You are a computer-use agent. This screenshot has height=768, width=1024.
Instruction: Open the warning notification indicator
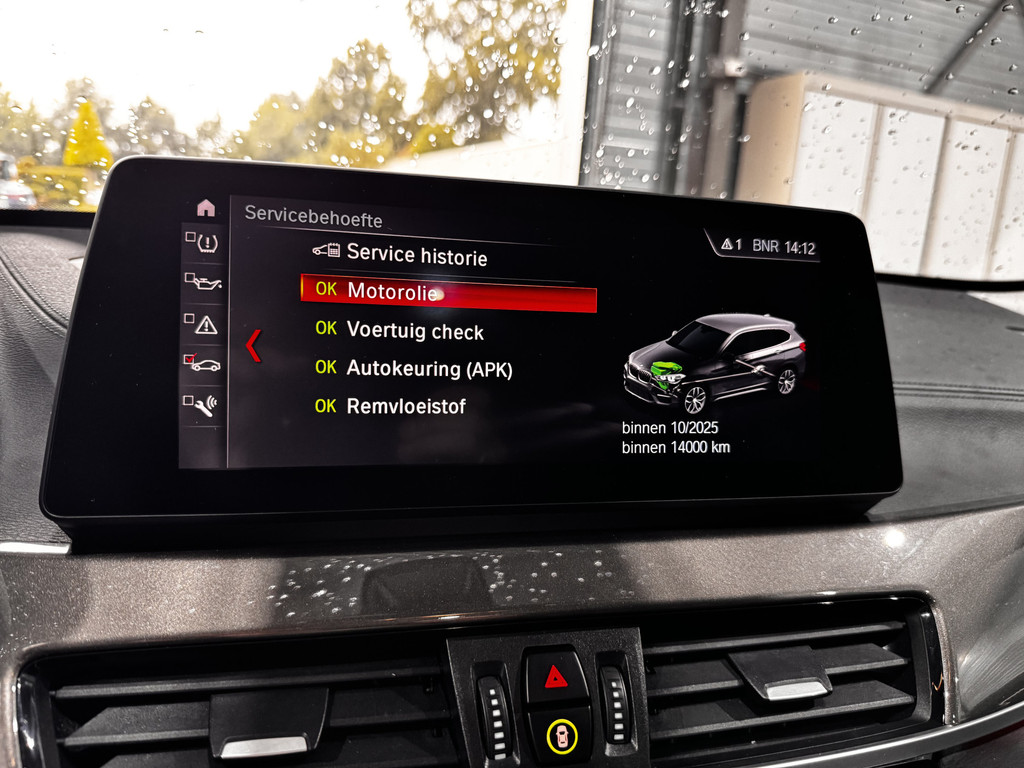(731, 245)
